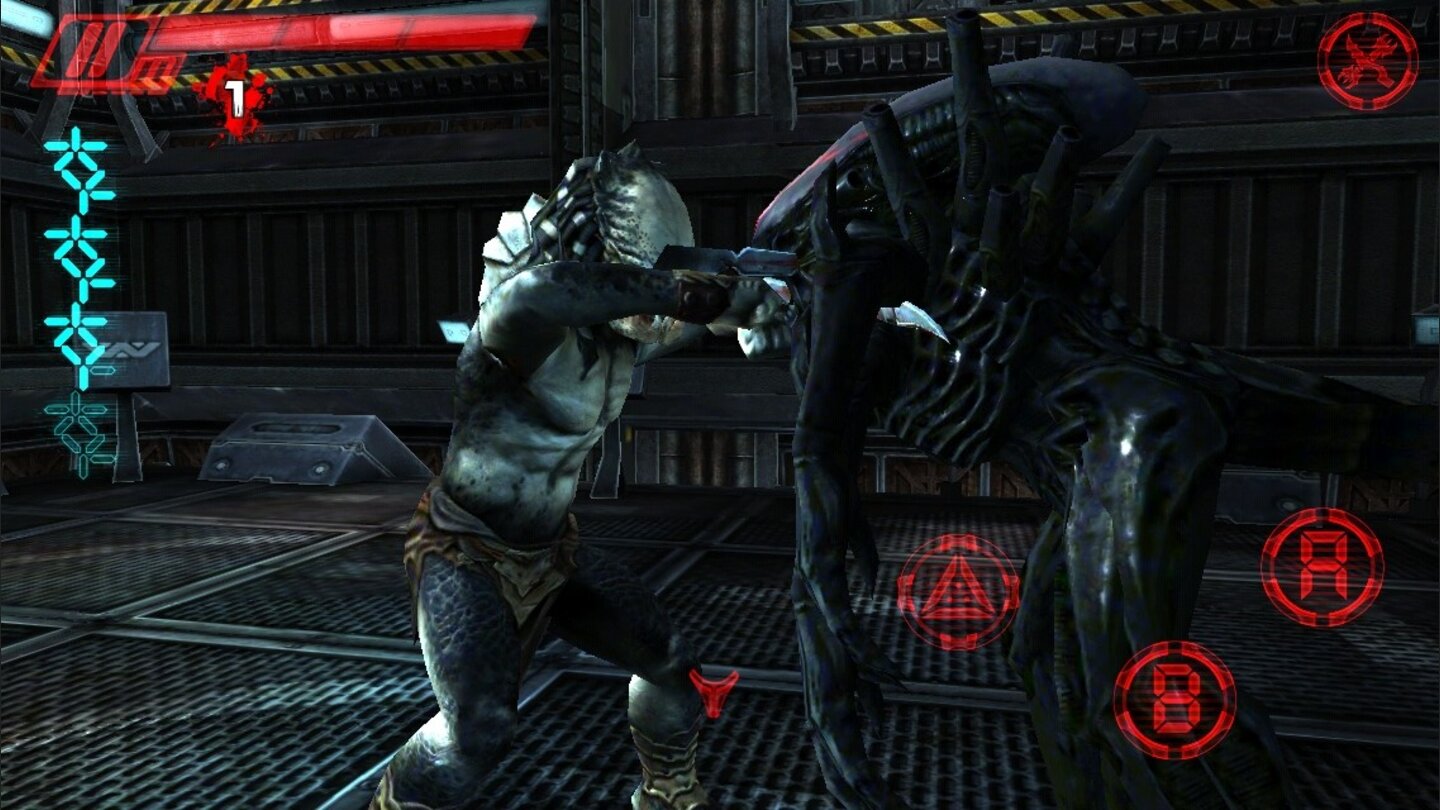Image resolution: width=1440 pixels, height=810 pixels.
Task: Select the second cyan ability symbol
Action: pos(76,238)
